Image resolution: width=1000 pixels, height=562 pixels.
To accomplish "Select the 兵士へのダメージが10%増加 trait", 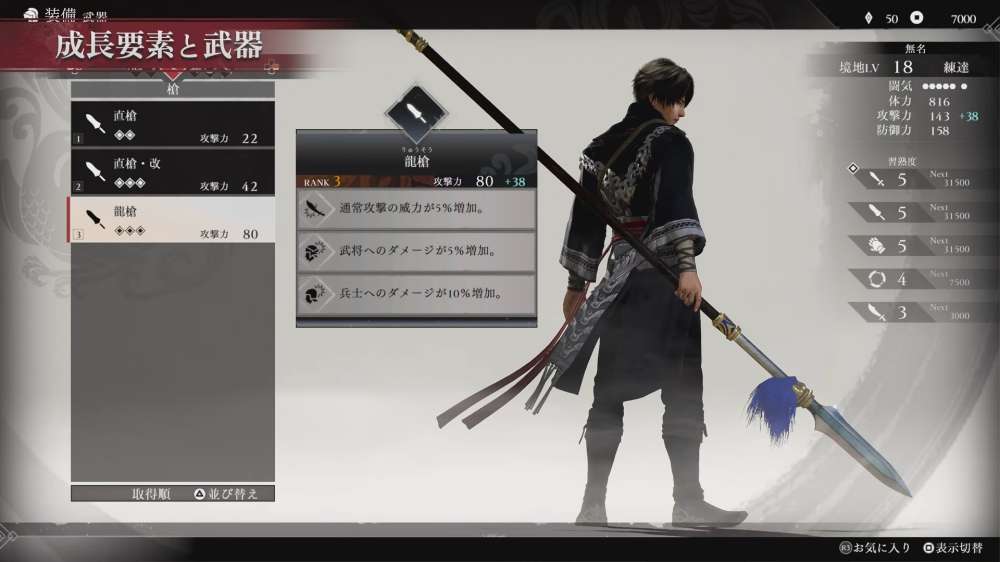I will [417, 294].
